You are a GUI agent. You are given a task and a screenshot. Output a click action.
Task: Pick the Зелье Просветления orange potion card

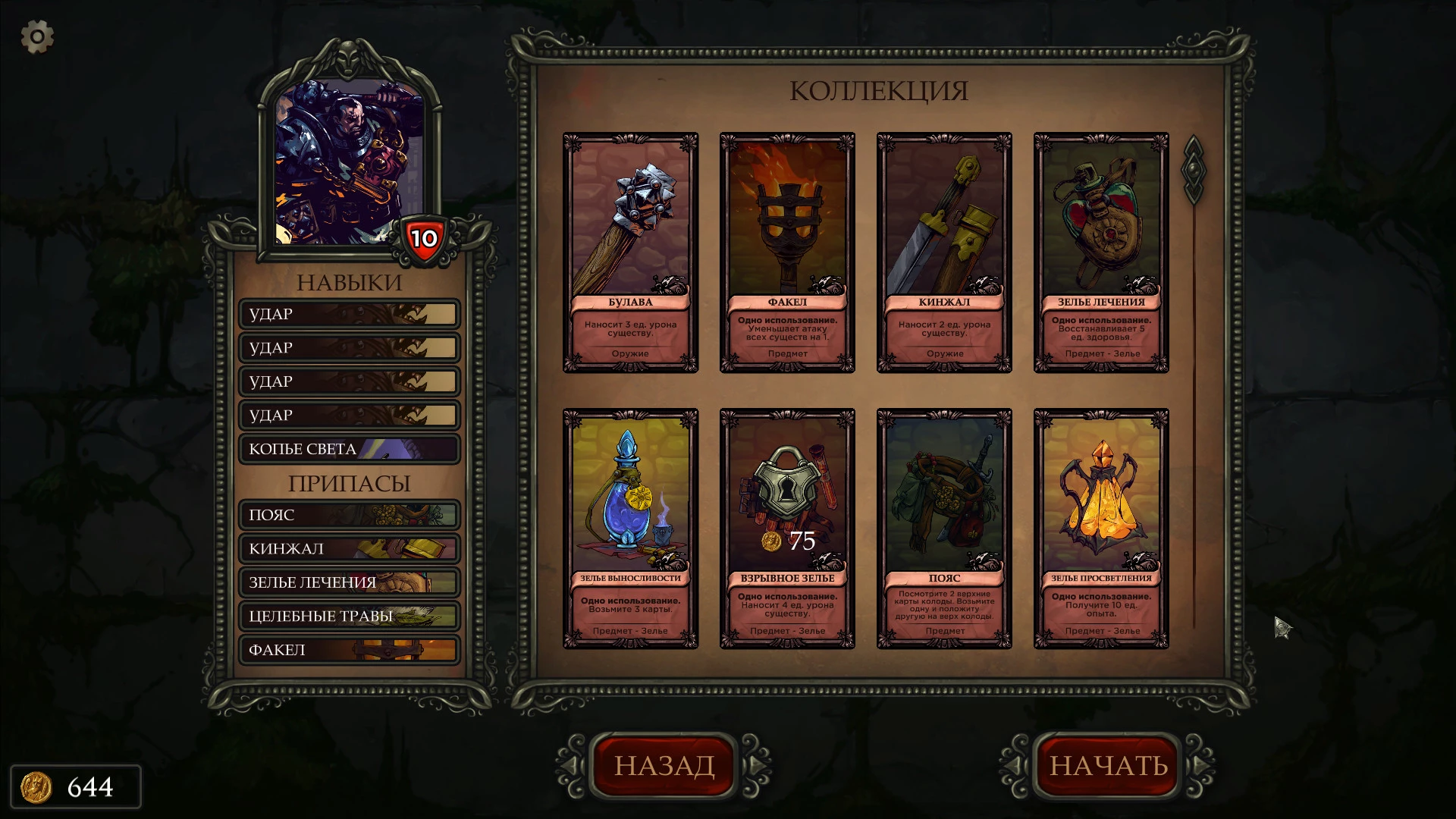[x=1101, y=529]
